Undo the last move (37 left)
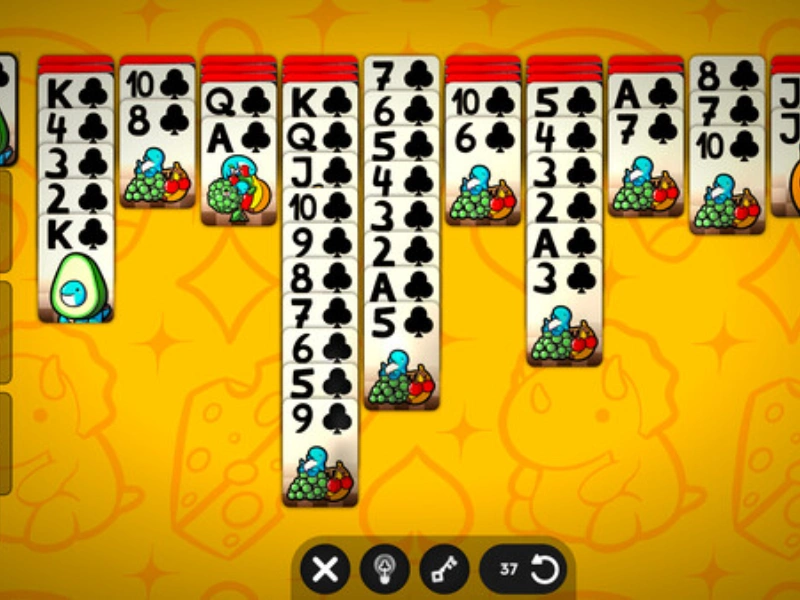This screenshot has width=800, height=600. pyautogui.click(x=530, y=570)
